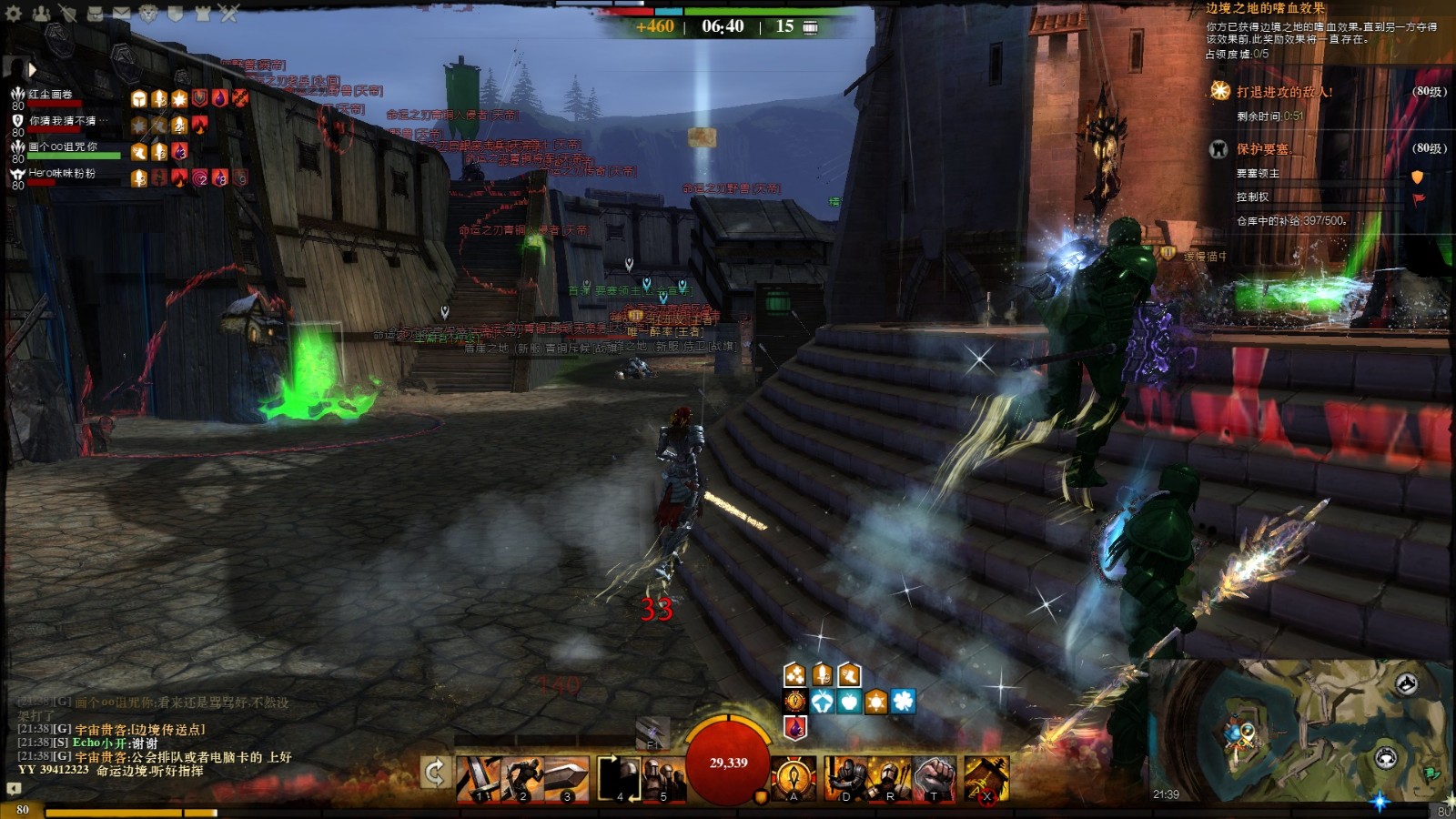
Task: Open the PvP crossed swords icon
Action: coord(228,14)
